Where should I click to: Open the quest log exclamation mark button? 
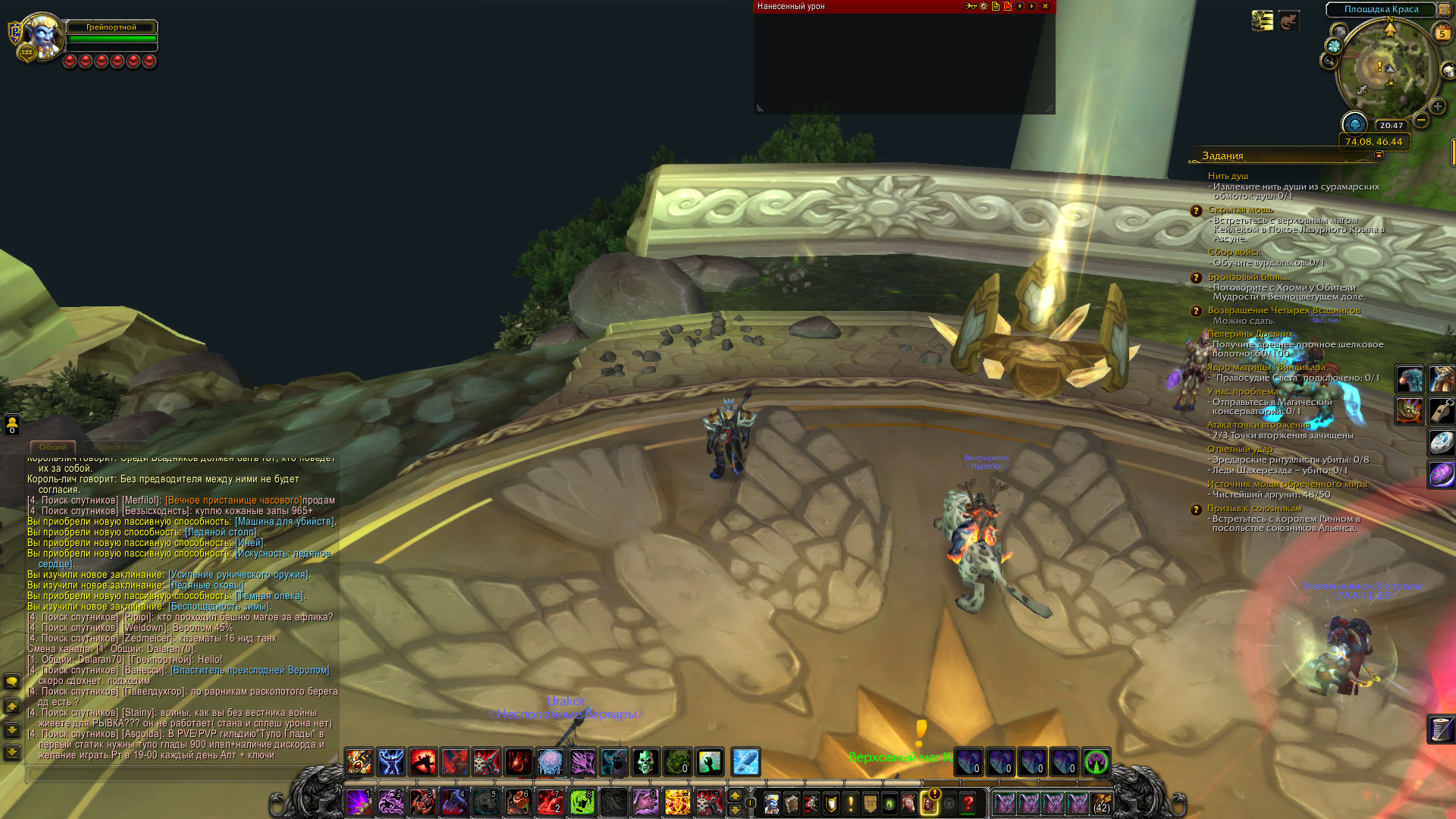click(x=850, y=802)
